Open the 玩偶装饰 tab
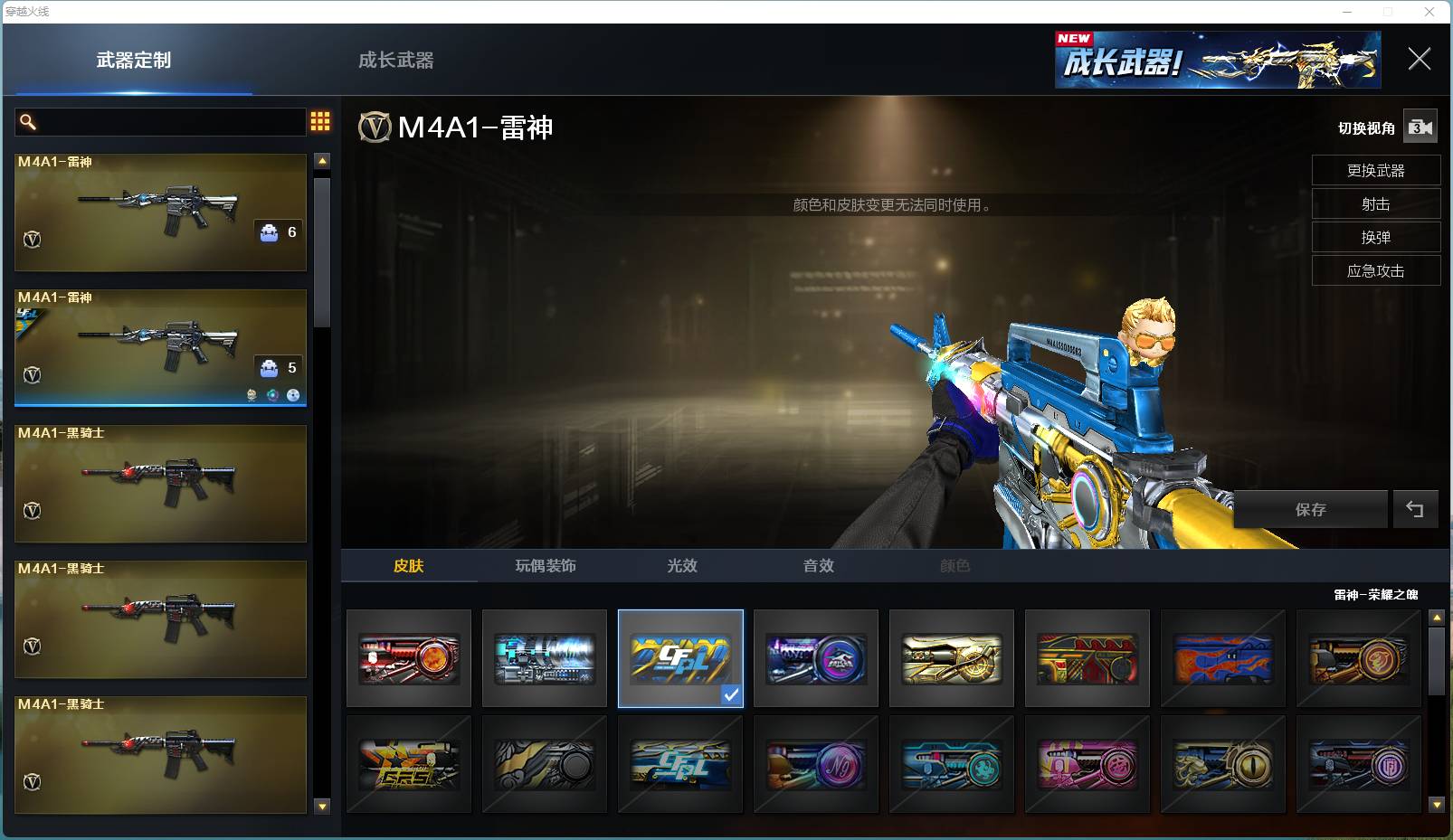 546,566
